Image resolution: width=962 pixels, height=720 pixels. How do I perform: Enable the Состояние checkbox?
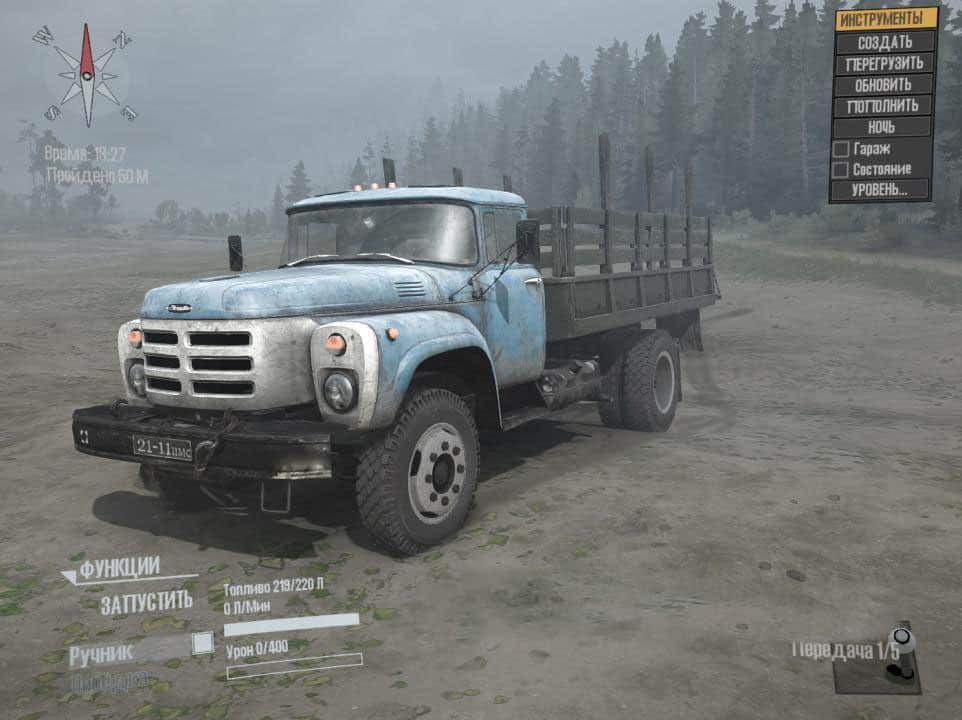click(841, 169)
